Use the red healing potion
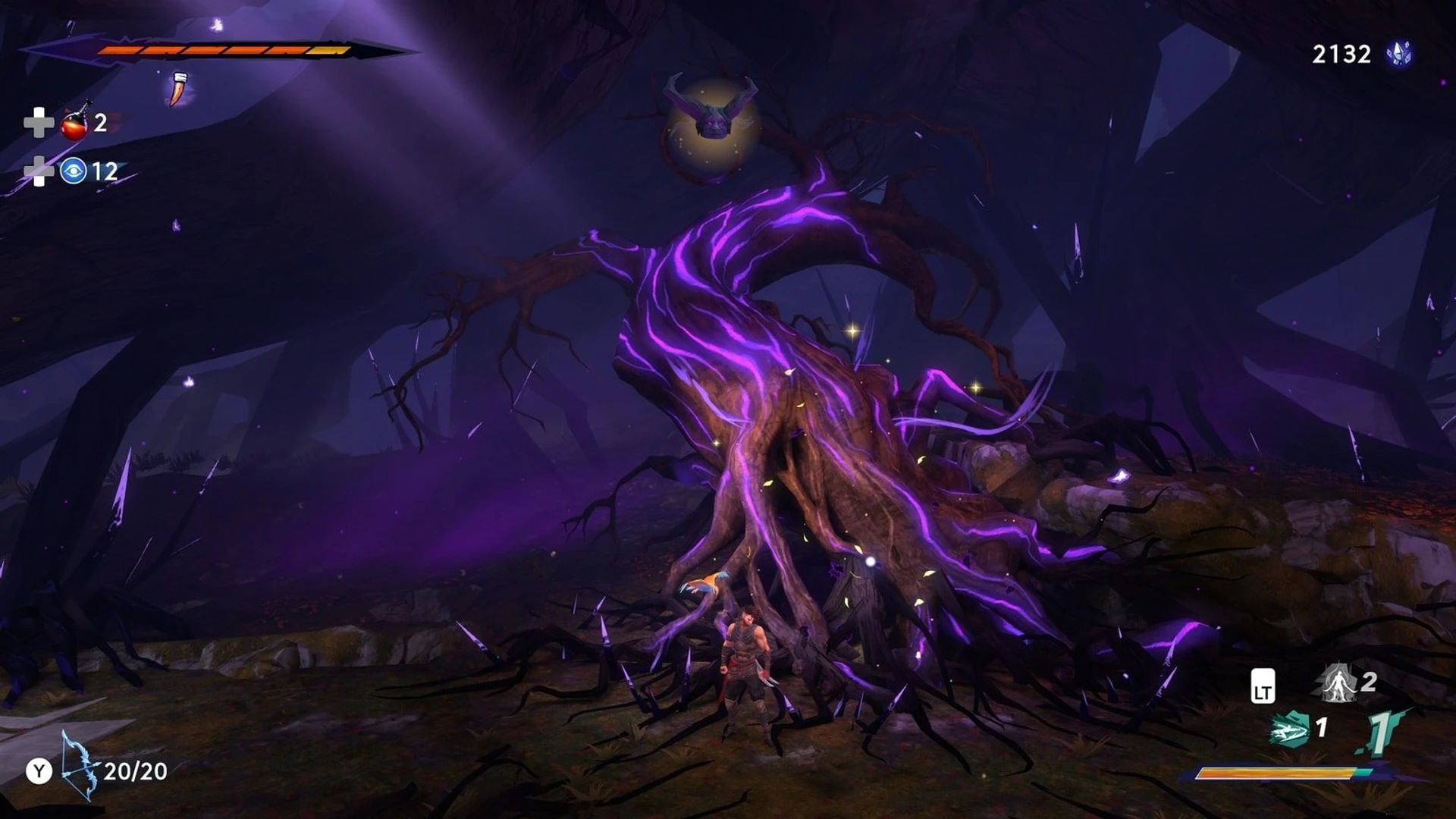This screenshot has width=1456, height=819. 75,123
